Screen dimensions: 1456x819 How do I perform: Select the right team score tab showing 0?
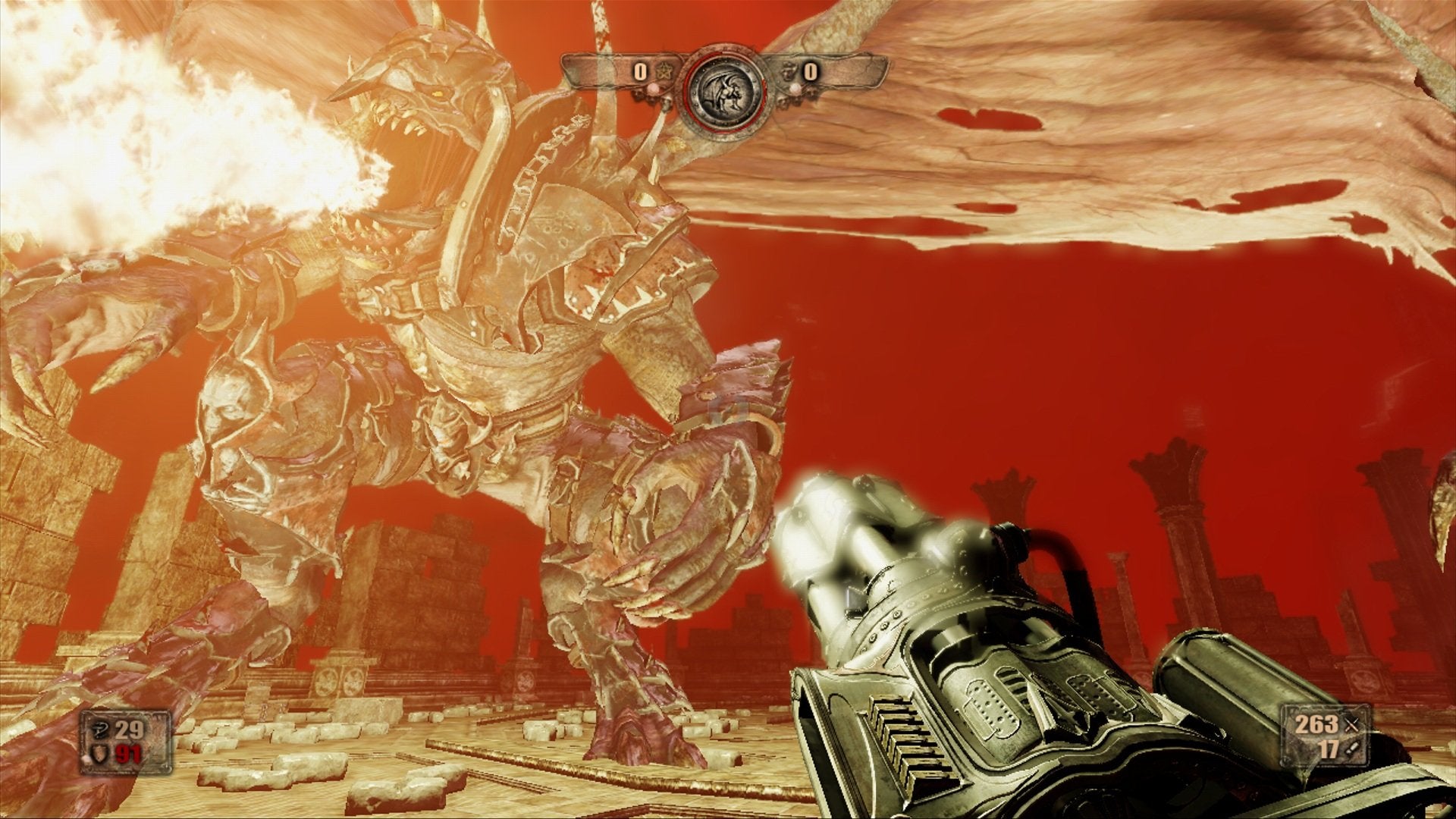pos(811,73)
